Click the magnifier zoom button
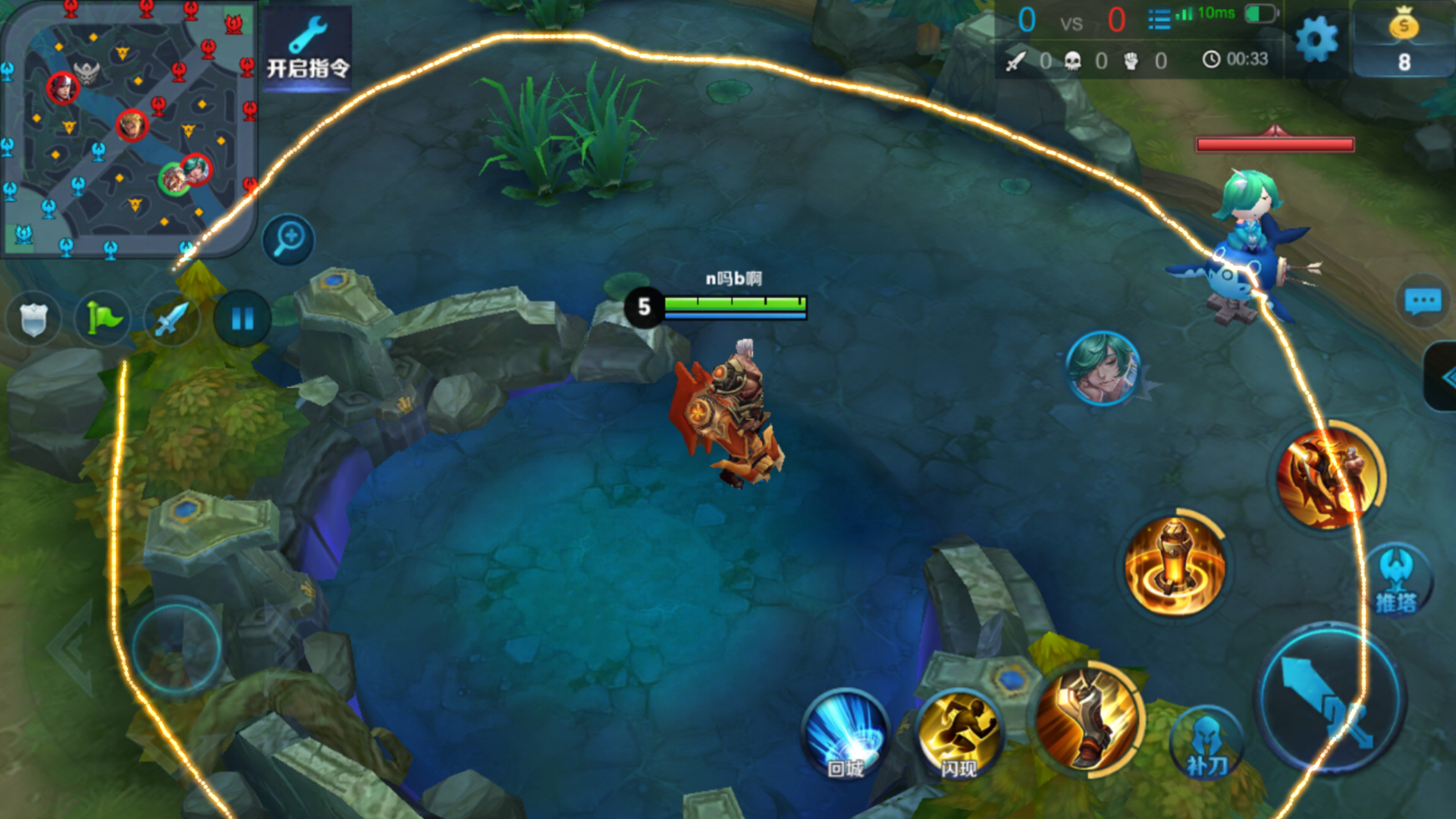Screen dimensions: 1456x819 pos(289,240)
